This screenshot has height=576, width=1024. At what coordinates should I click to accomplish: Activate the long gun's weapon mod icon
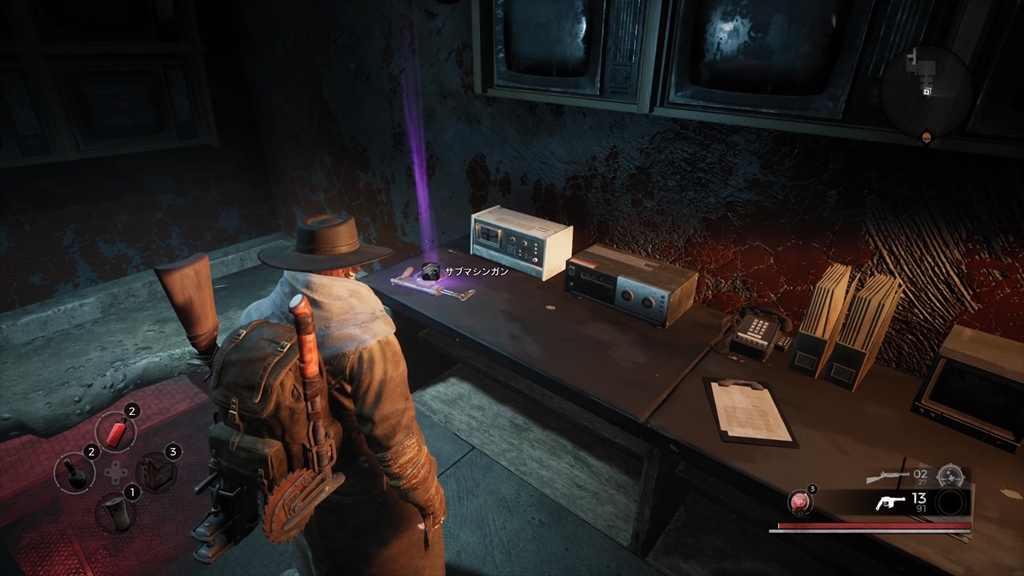951,476
